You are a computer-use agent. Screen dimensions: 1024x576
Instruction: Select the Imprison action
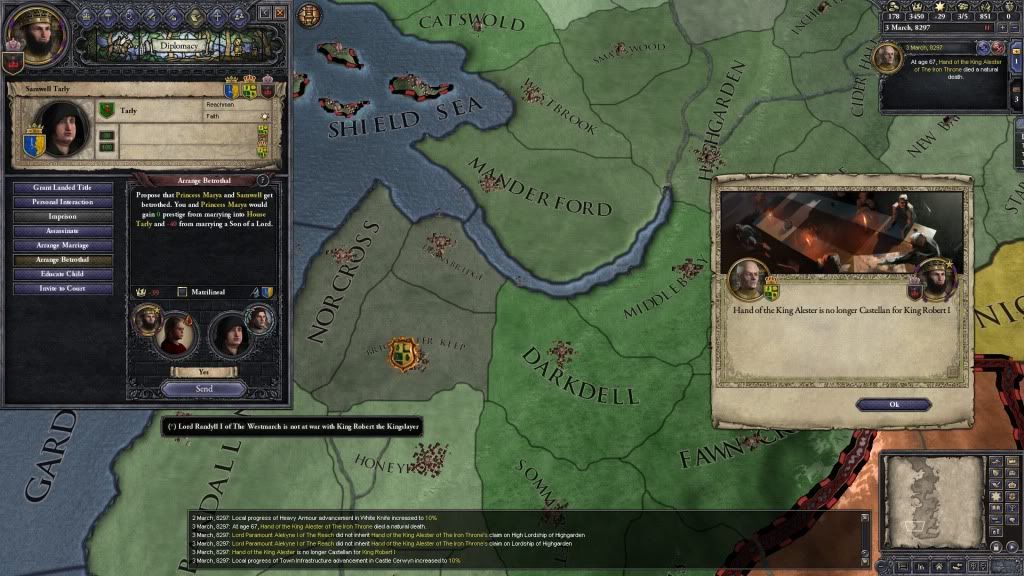(x=63, y=216)
